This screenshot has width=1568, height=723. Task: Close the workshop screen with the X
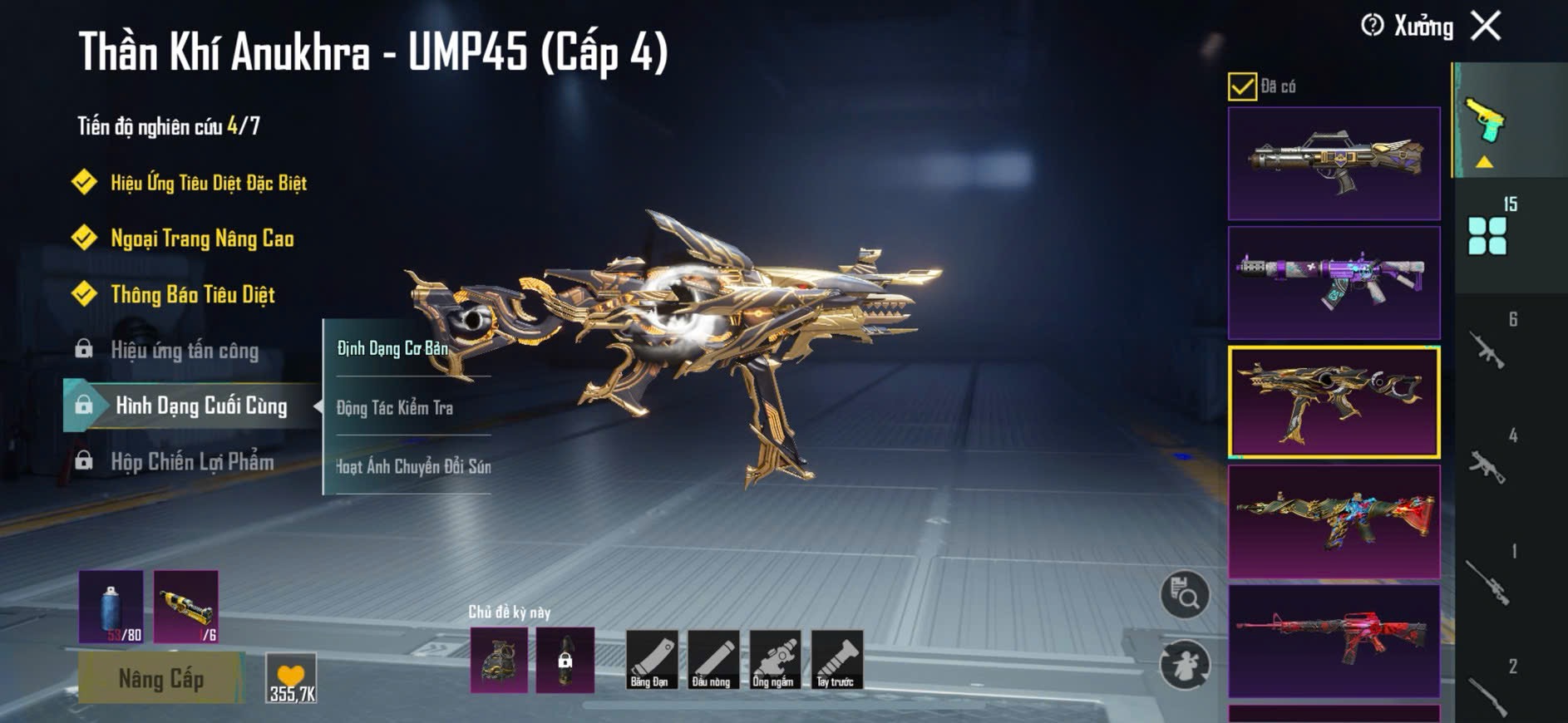[x=1486, y=26]
